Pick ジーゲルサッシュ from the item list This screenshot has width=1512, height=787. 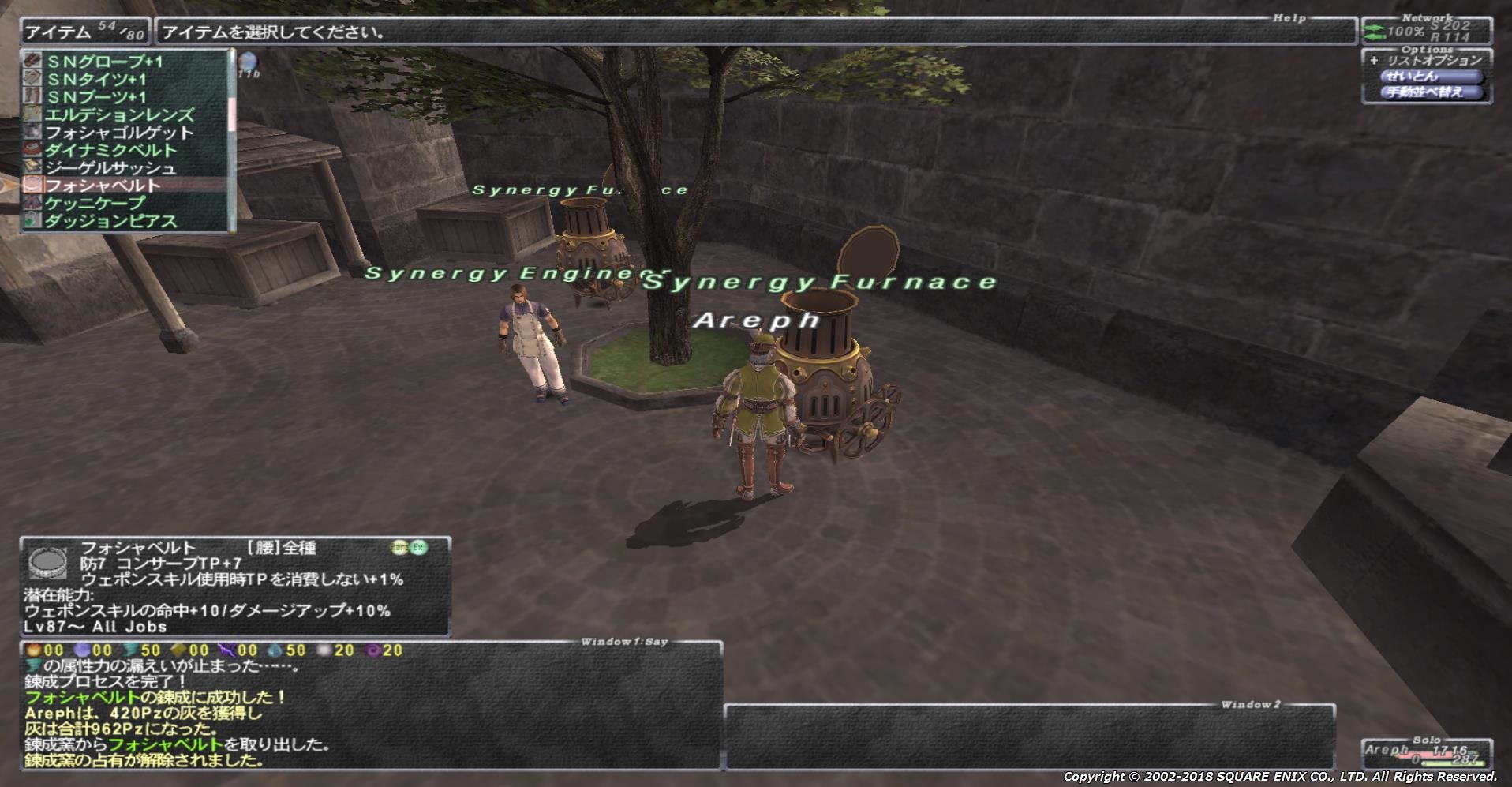[x=110, y=168]
